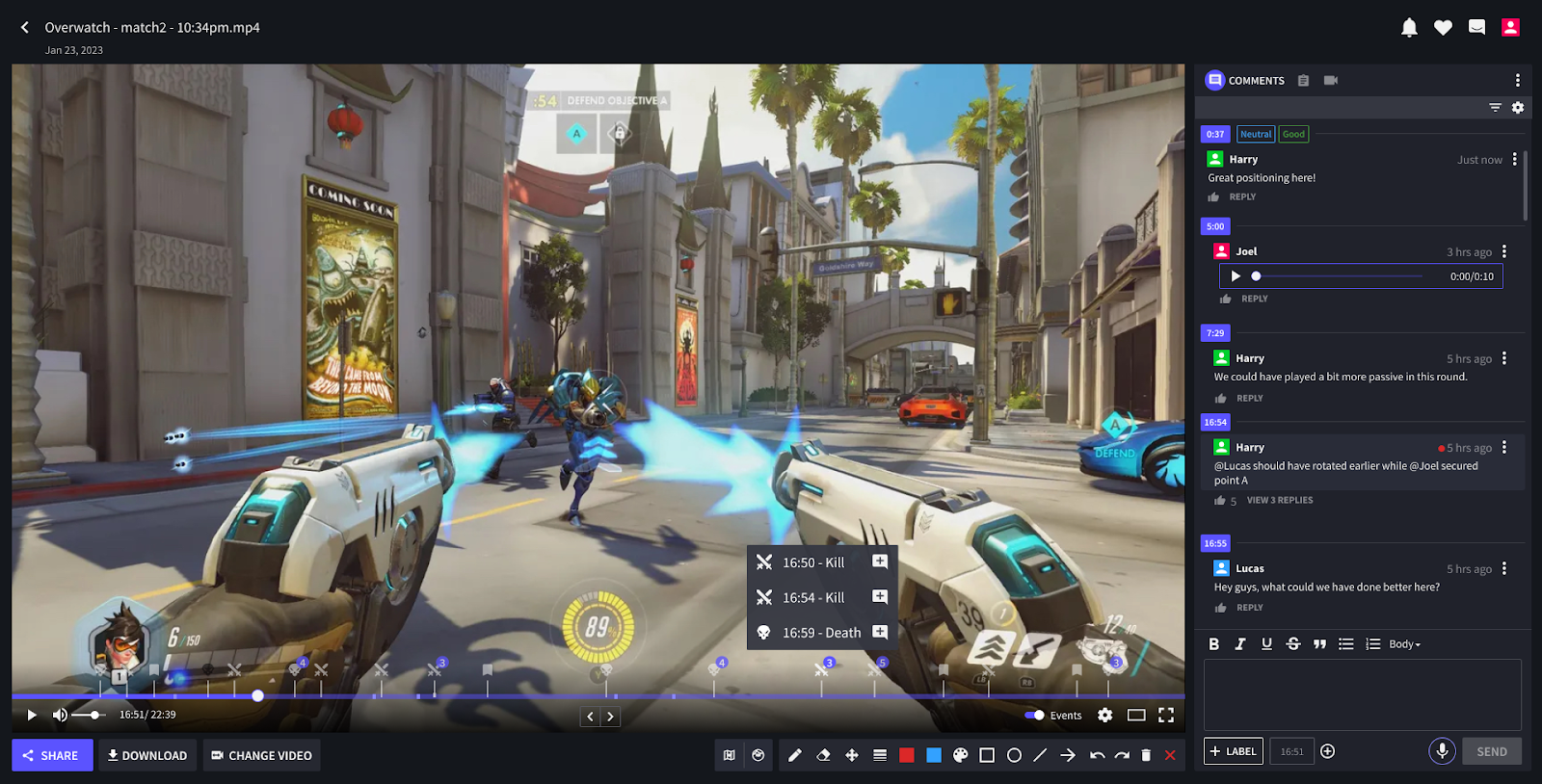Select the eraser tool
1542x784 pixels.
pyautogui.click(x=822, y=755)
